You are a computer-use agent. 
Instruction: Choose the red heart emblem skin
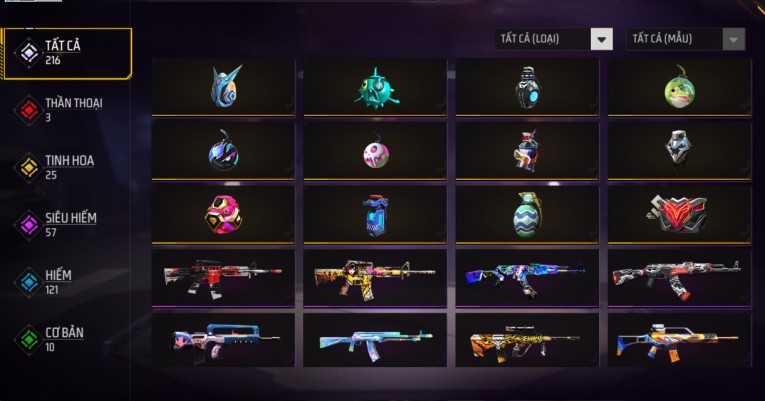pos(679,214)
